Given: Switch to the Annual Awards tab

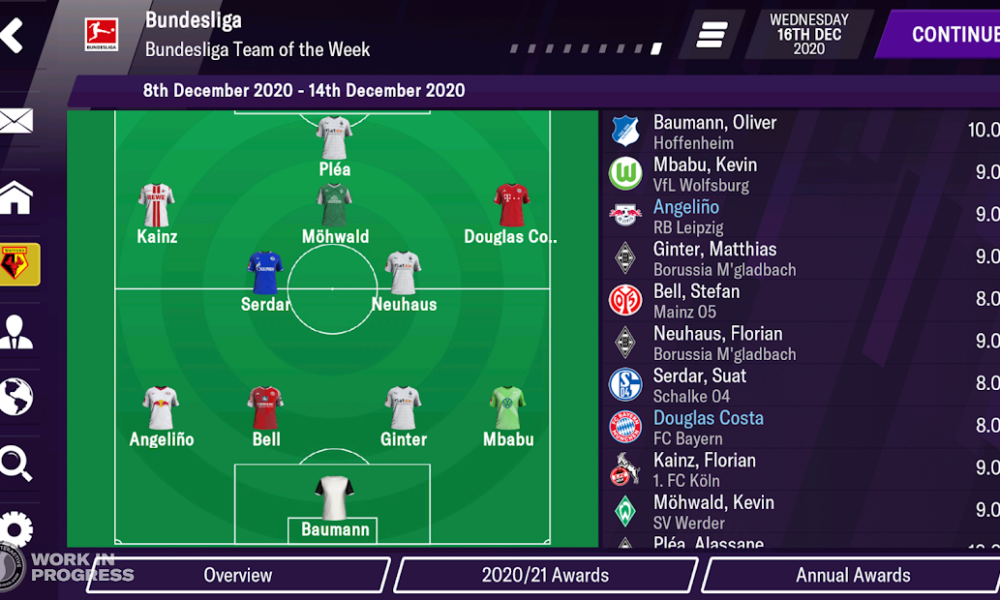Looking at the screenshot, I should (x=852, y=575).
